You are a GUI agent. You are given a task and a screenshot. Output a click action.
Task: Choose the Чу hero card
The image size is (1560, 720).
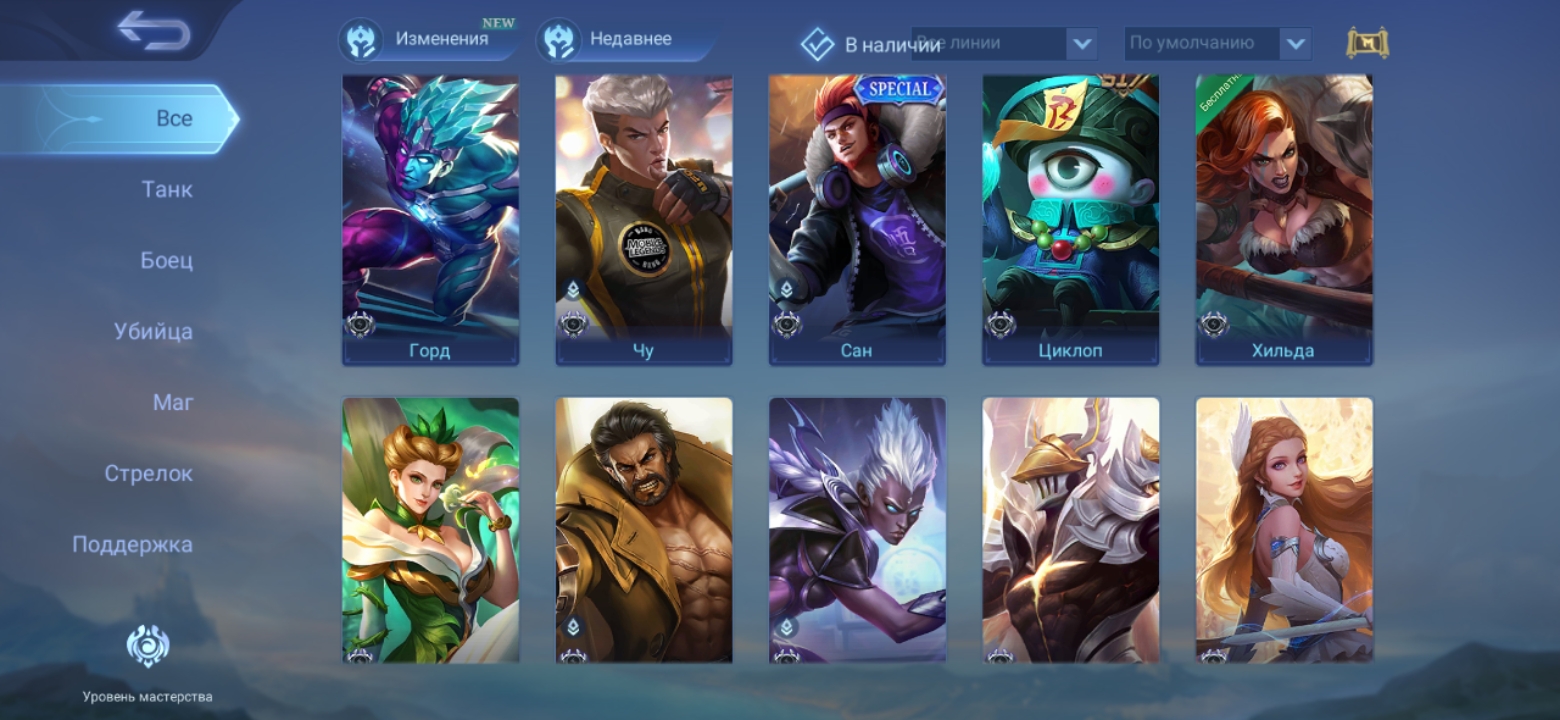(643, 220)
